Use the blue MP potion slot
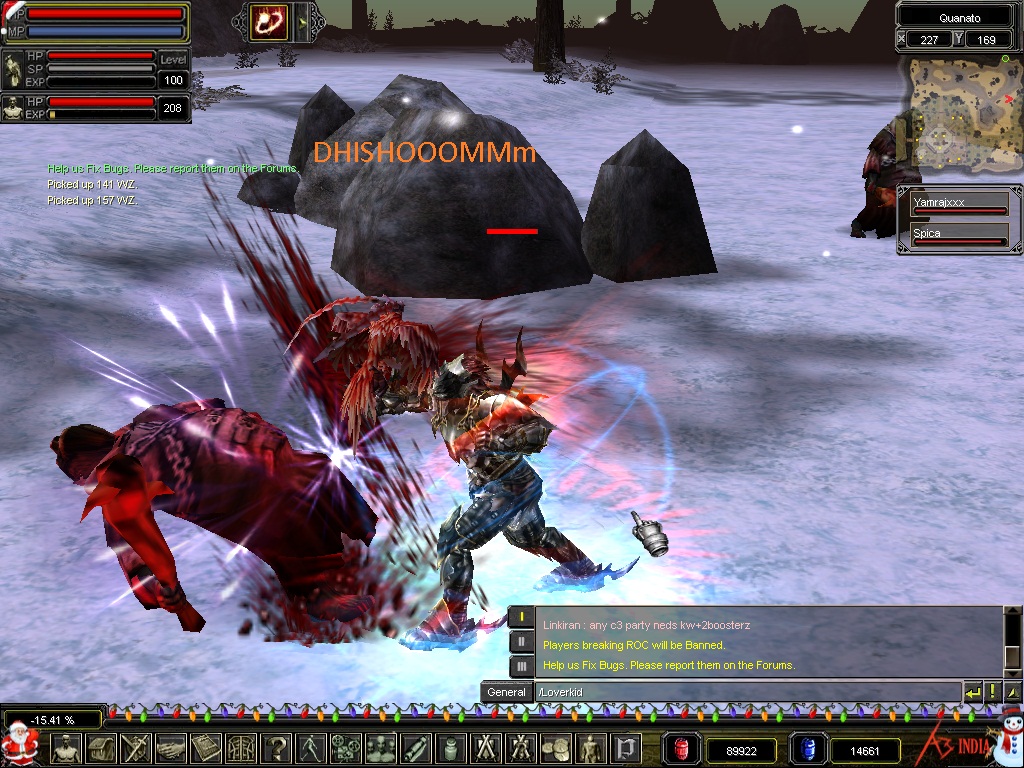 pyautogui.click(x=807, y=749)
